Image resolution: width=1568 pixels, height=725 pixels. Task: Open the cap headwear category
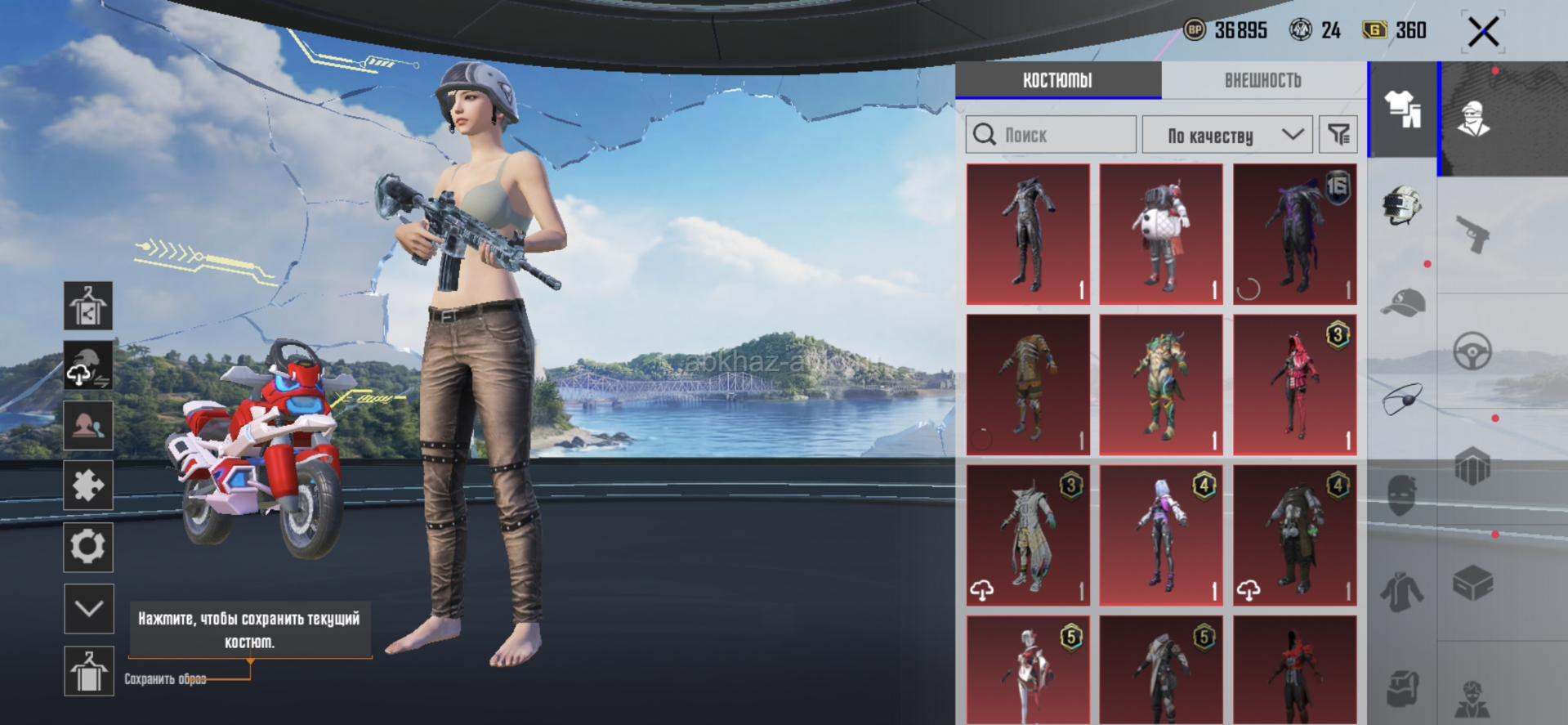1402,302
